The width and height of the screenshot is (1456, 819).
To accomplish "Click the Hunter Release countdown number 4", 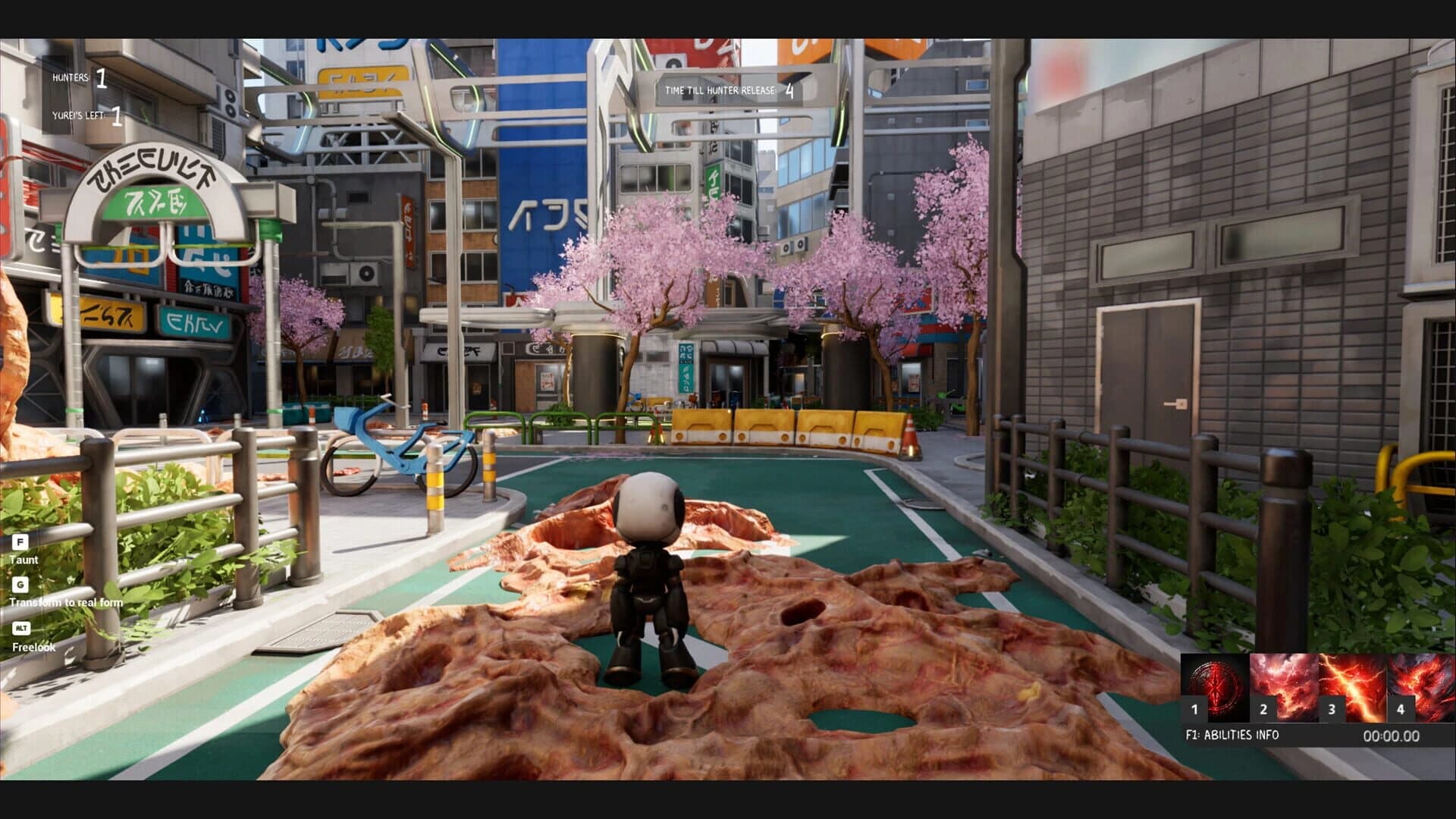I will click(x=789, y=89).
